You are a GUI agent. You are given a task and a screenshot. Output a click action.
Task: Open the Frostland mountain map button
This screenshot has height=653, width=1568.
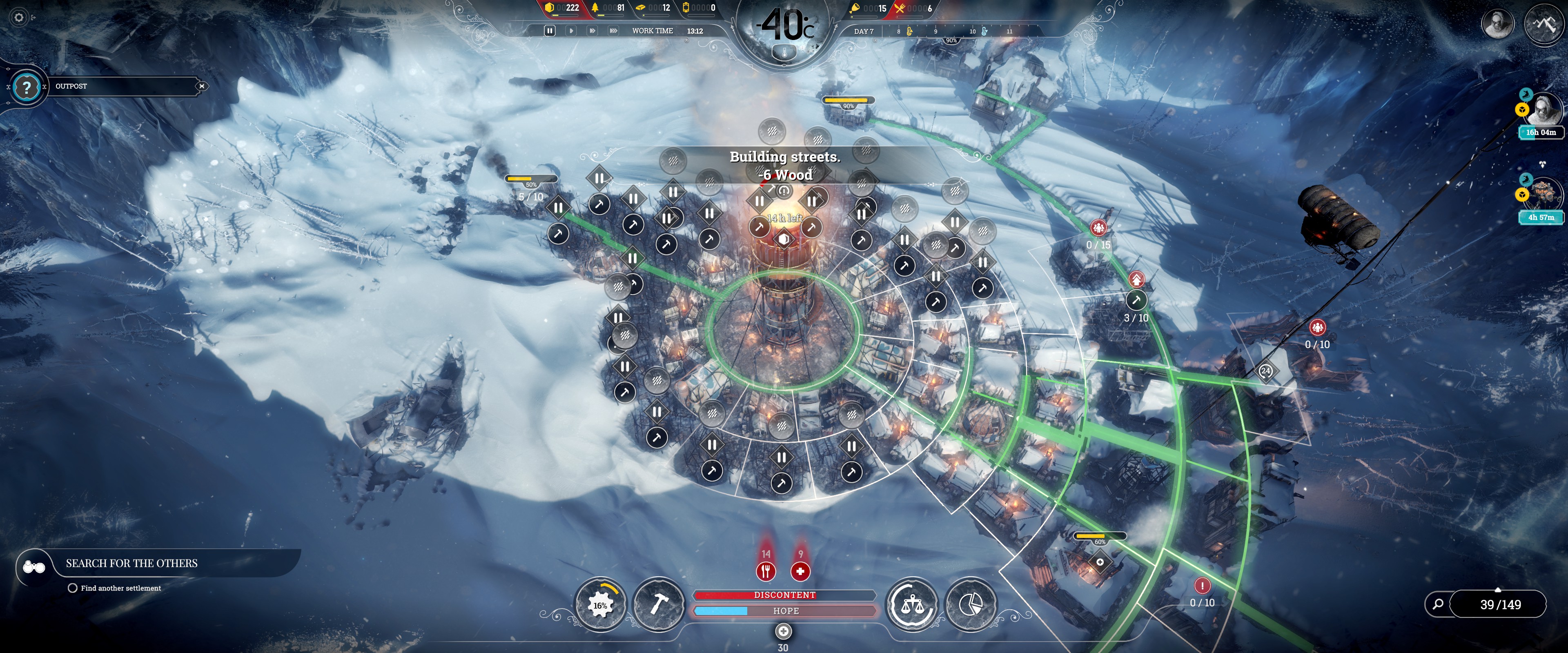tap(1543, 24)
